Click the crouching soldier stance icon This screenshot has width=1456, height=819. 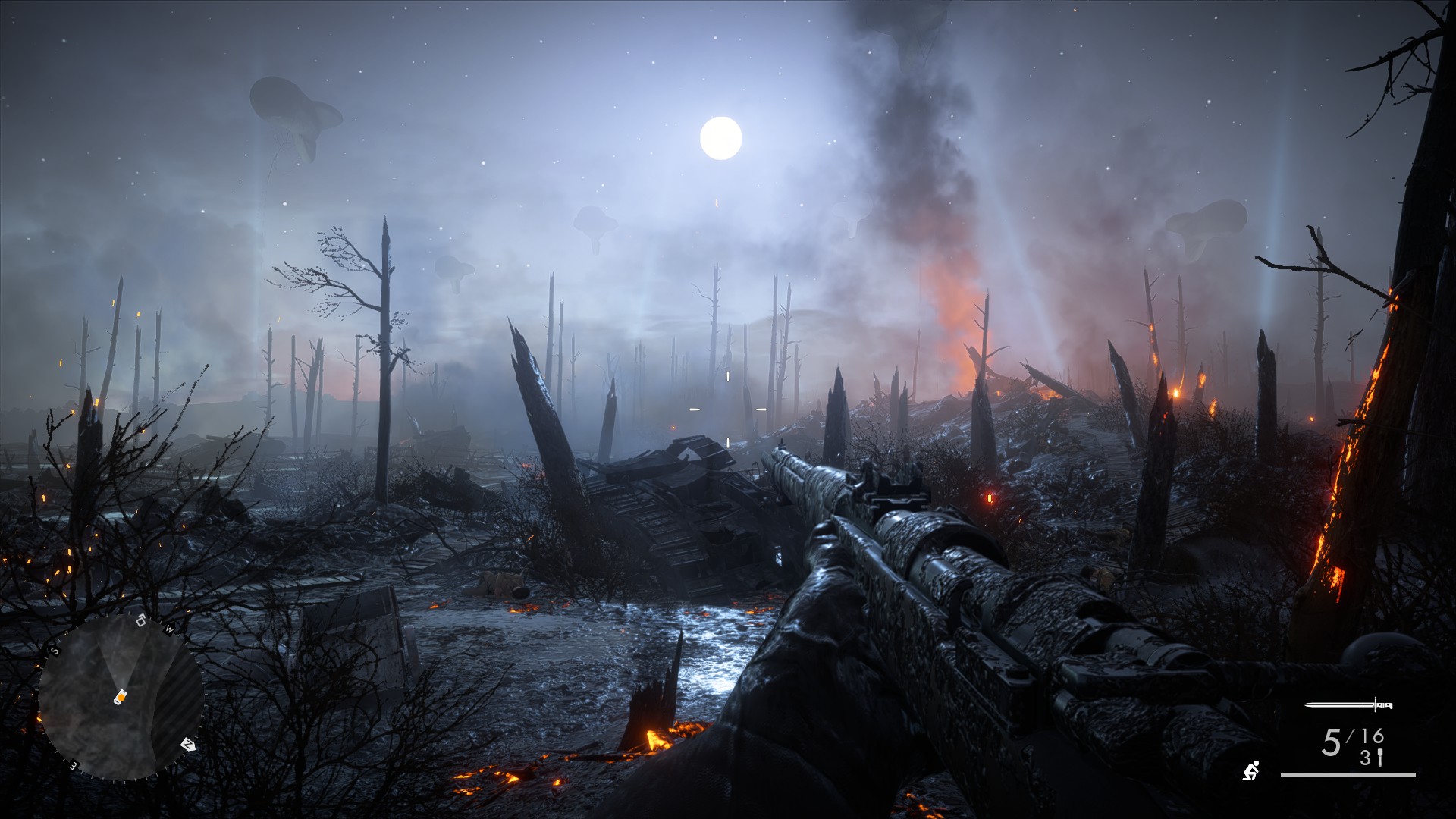[1250, 770]
